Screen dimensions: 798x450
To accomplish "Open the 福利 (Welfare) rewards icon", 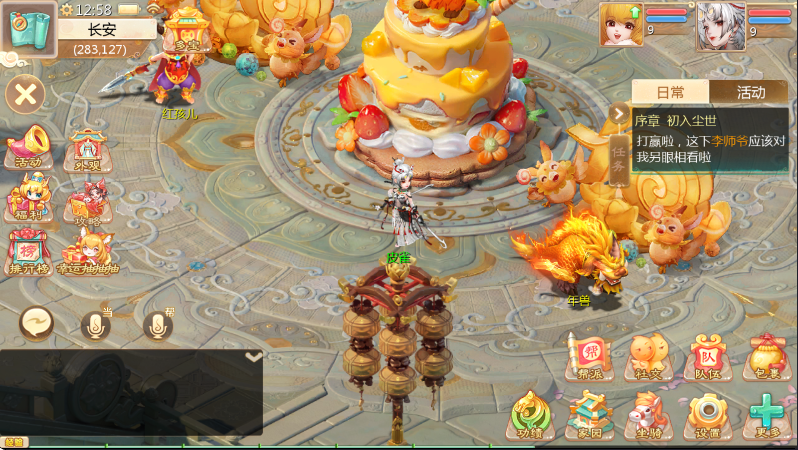I will pos(27,198).
